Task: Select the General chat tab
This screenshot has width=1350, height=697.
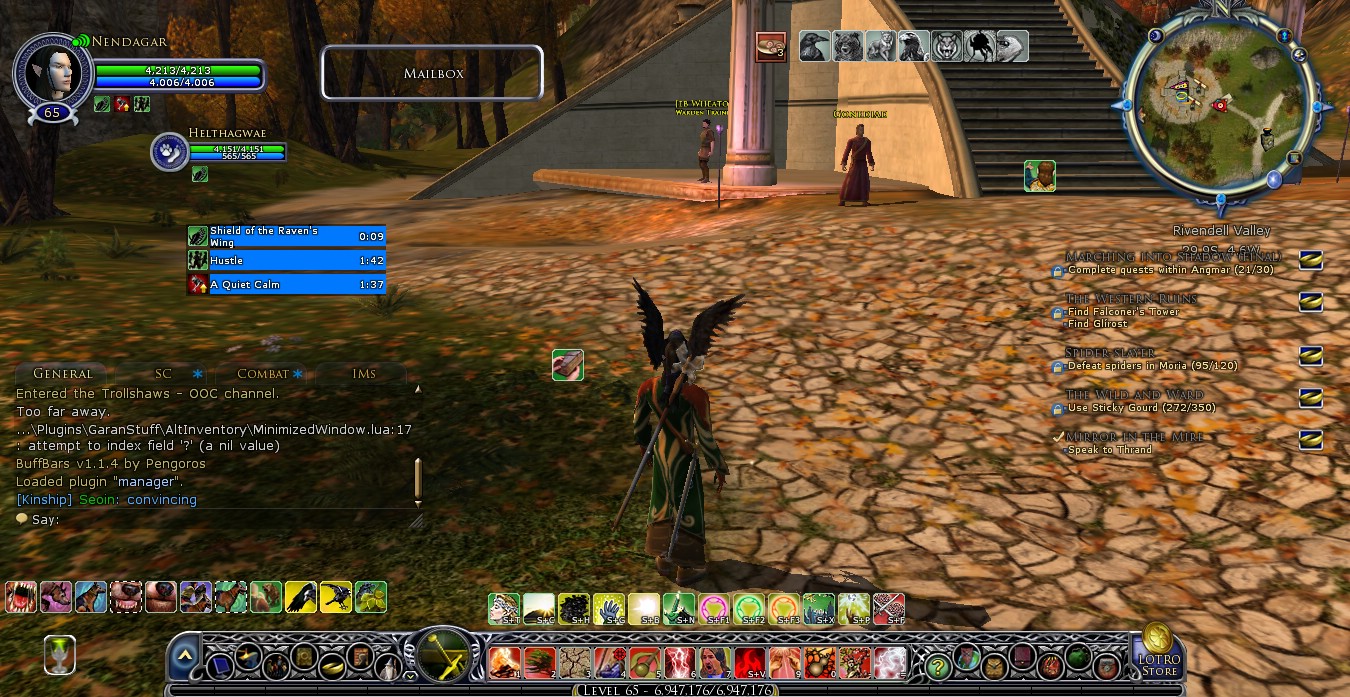Action: [62, 374]
